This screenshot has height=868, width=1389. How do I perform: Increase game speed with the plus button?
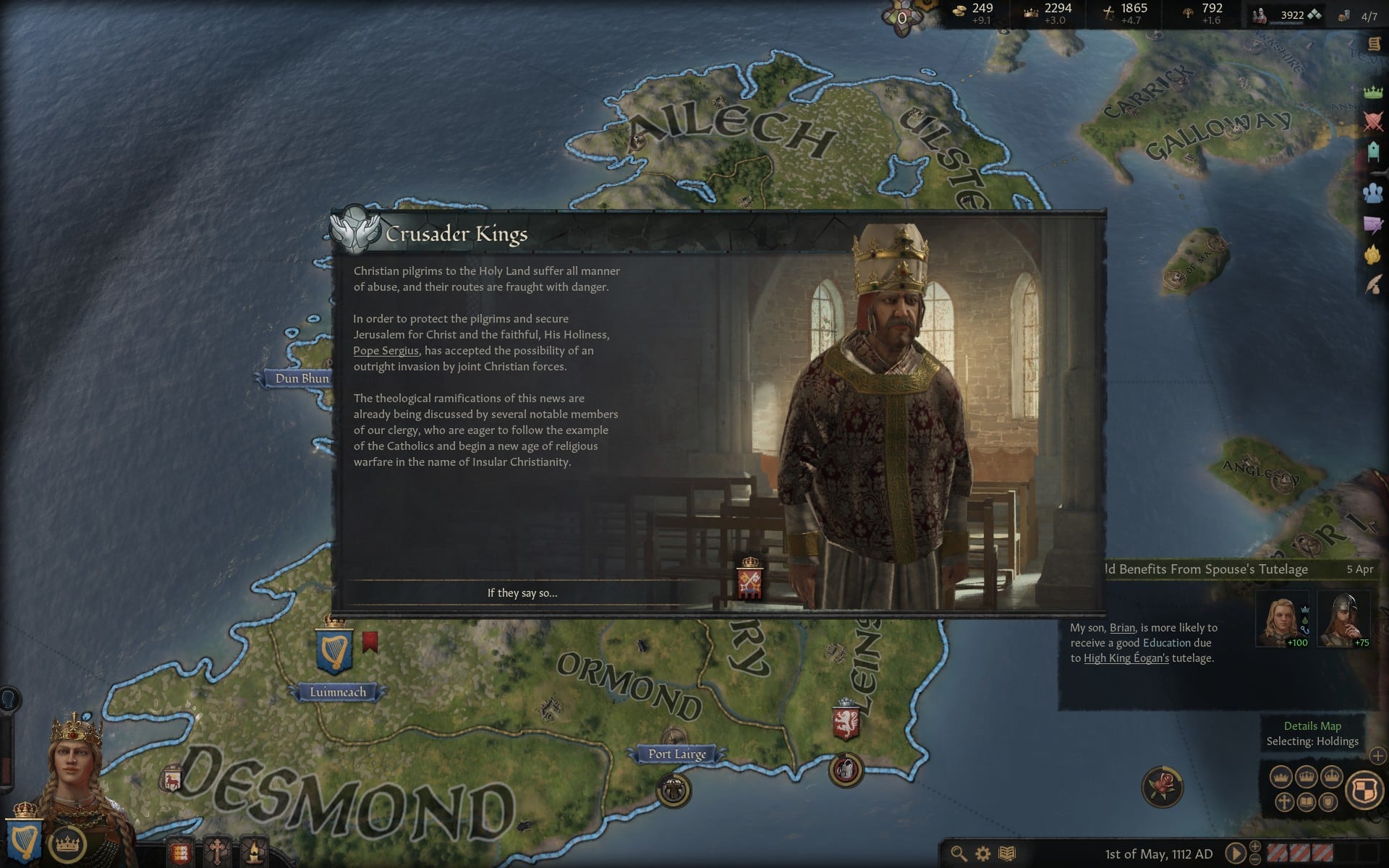click(x=1255, y=847)
